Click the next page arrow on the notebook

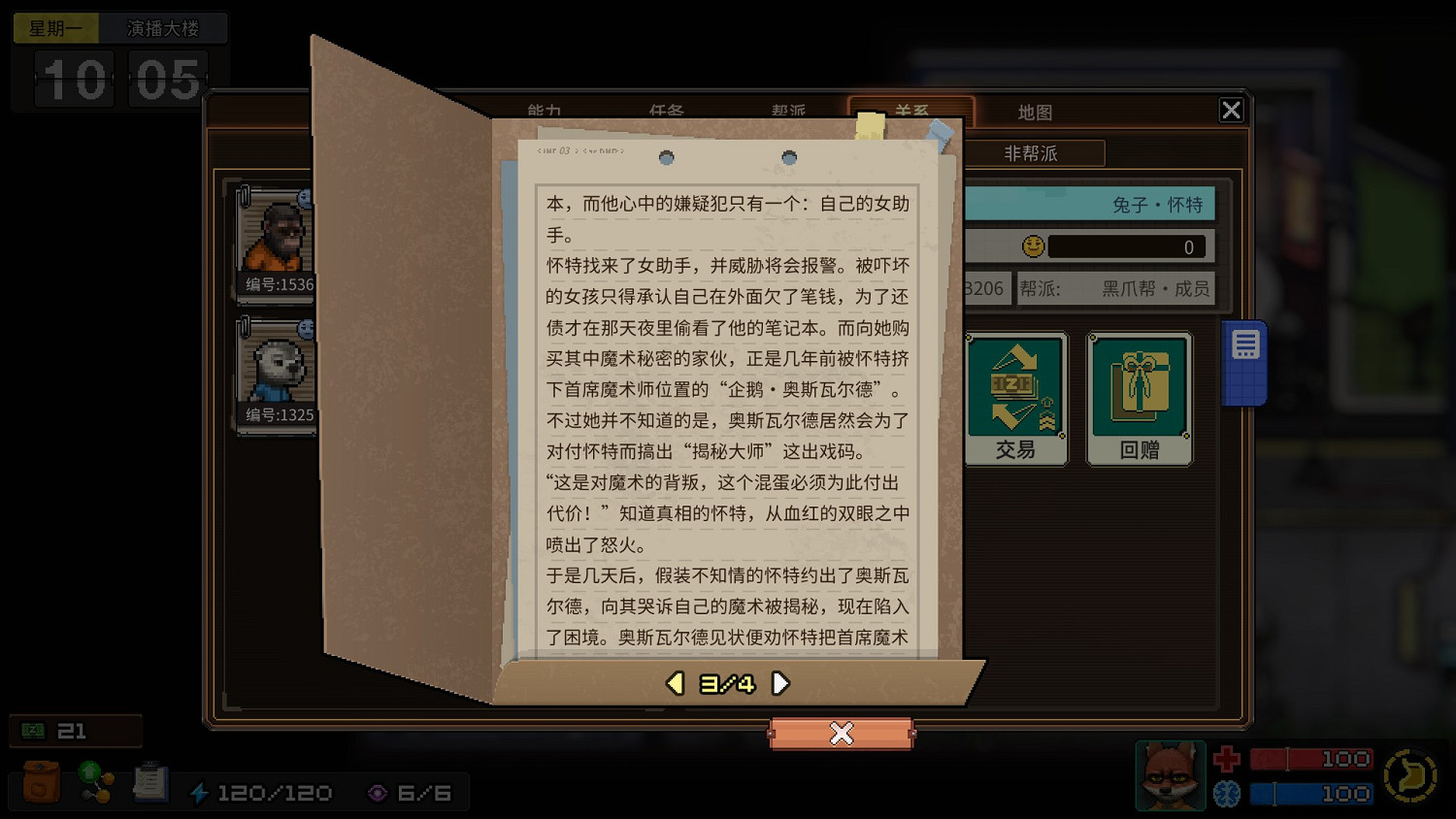coord(780,683)
